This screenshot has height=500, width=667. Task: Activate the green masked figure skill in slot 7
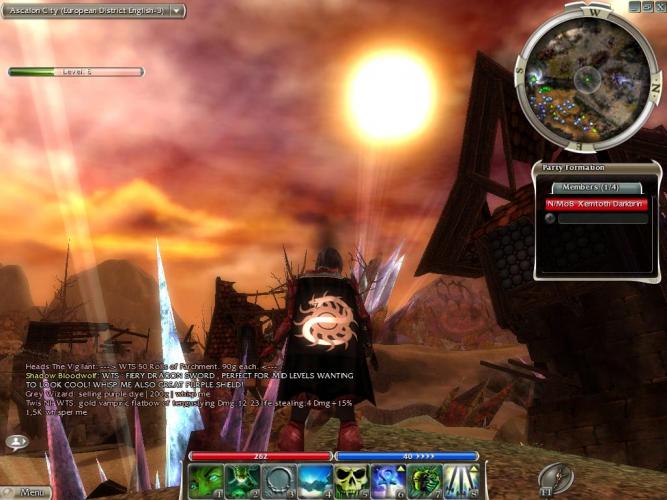424,481
